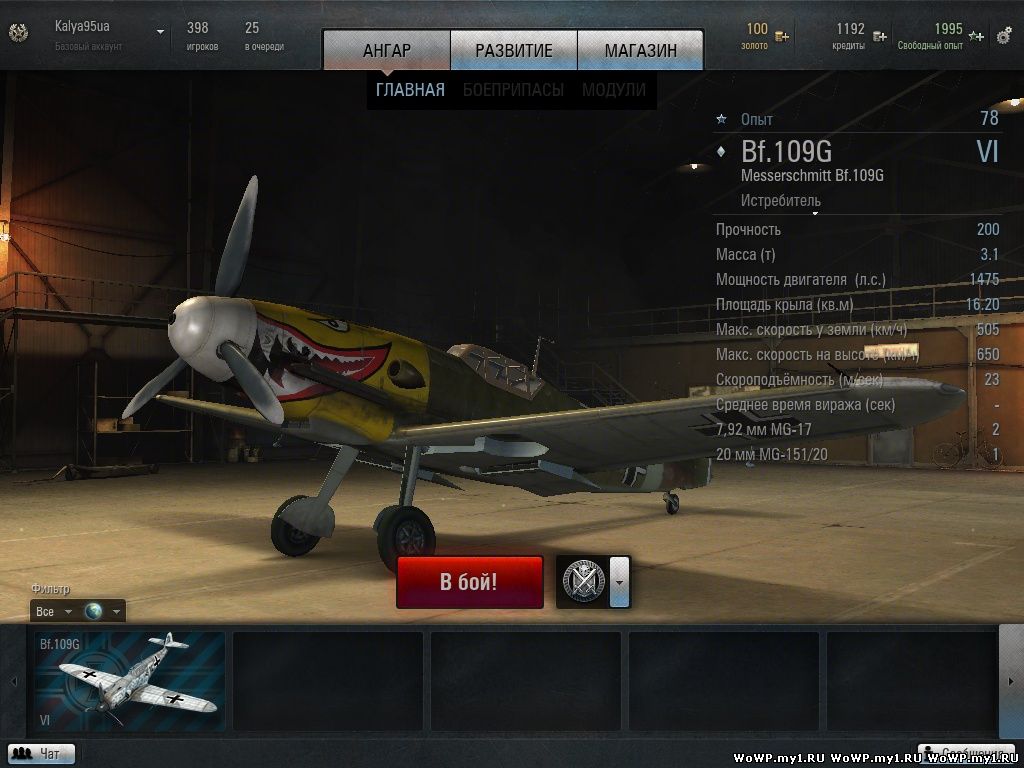Open the battle mode dropdown arrow

click(x=620, y=582)
